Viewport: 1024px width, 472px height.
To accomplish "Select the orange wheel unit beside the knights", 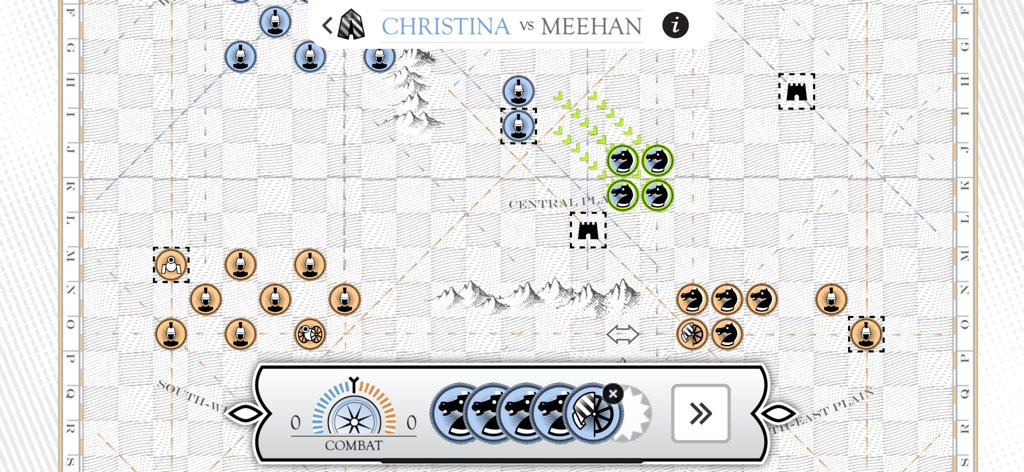I will pos(692,334).
